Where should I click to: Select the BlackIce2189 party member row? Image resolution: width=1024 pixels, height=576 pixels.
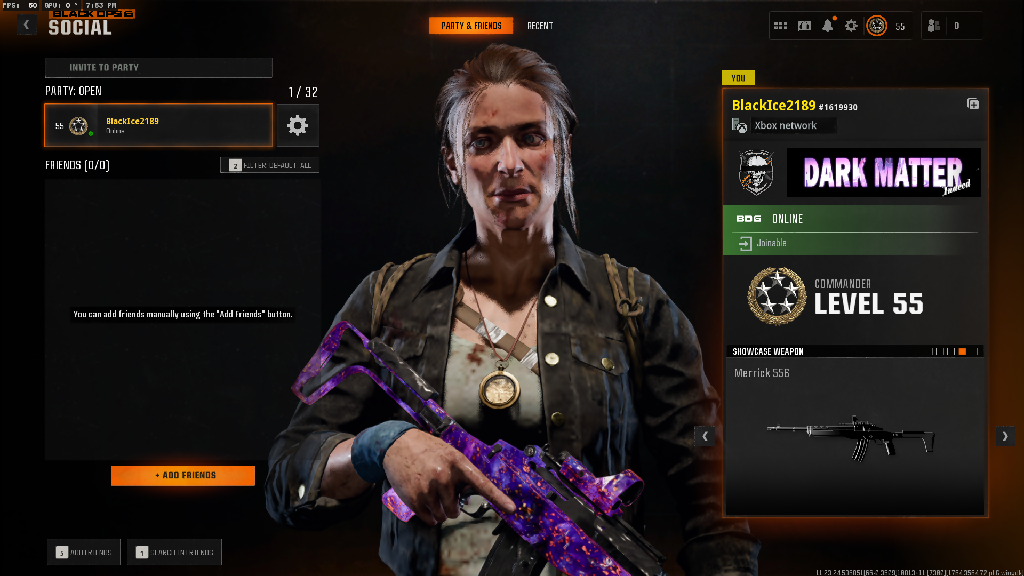pyautogui.click(x=158, y=125)
